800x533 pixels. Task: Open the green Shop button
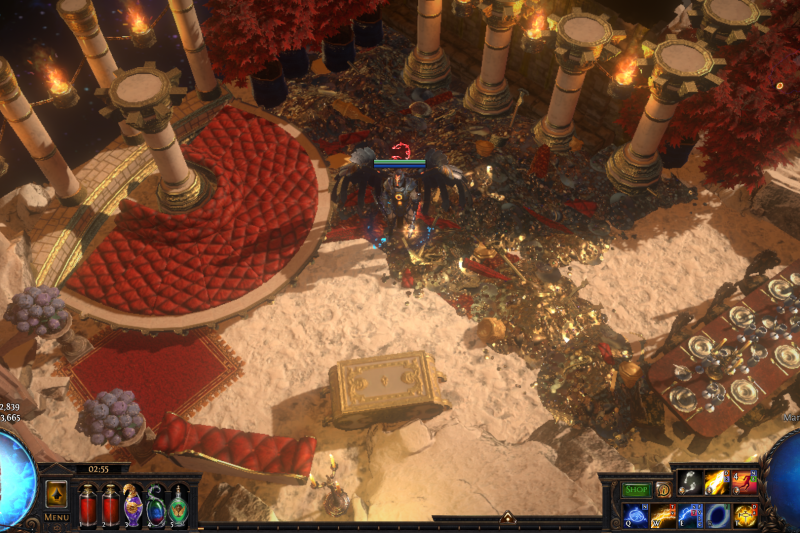pos(637,489)
